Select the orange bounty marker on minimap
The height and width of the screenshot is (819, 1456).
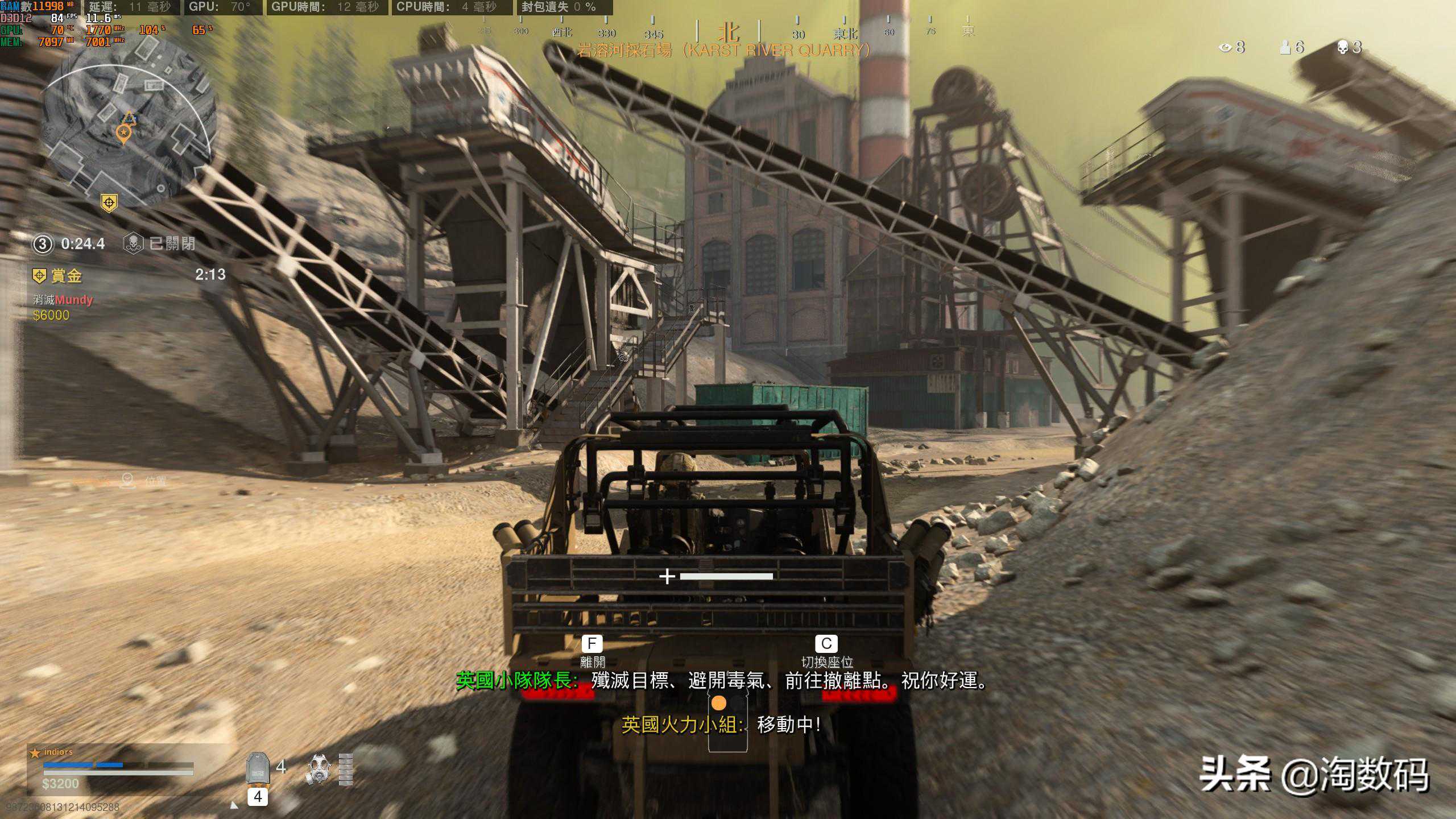tap(123, 134)
